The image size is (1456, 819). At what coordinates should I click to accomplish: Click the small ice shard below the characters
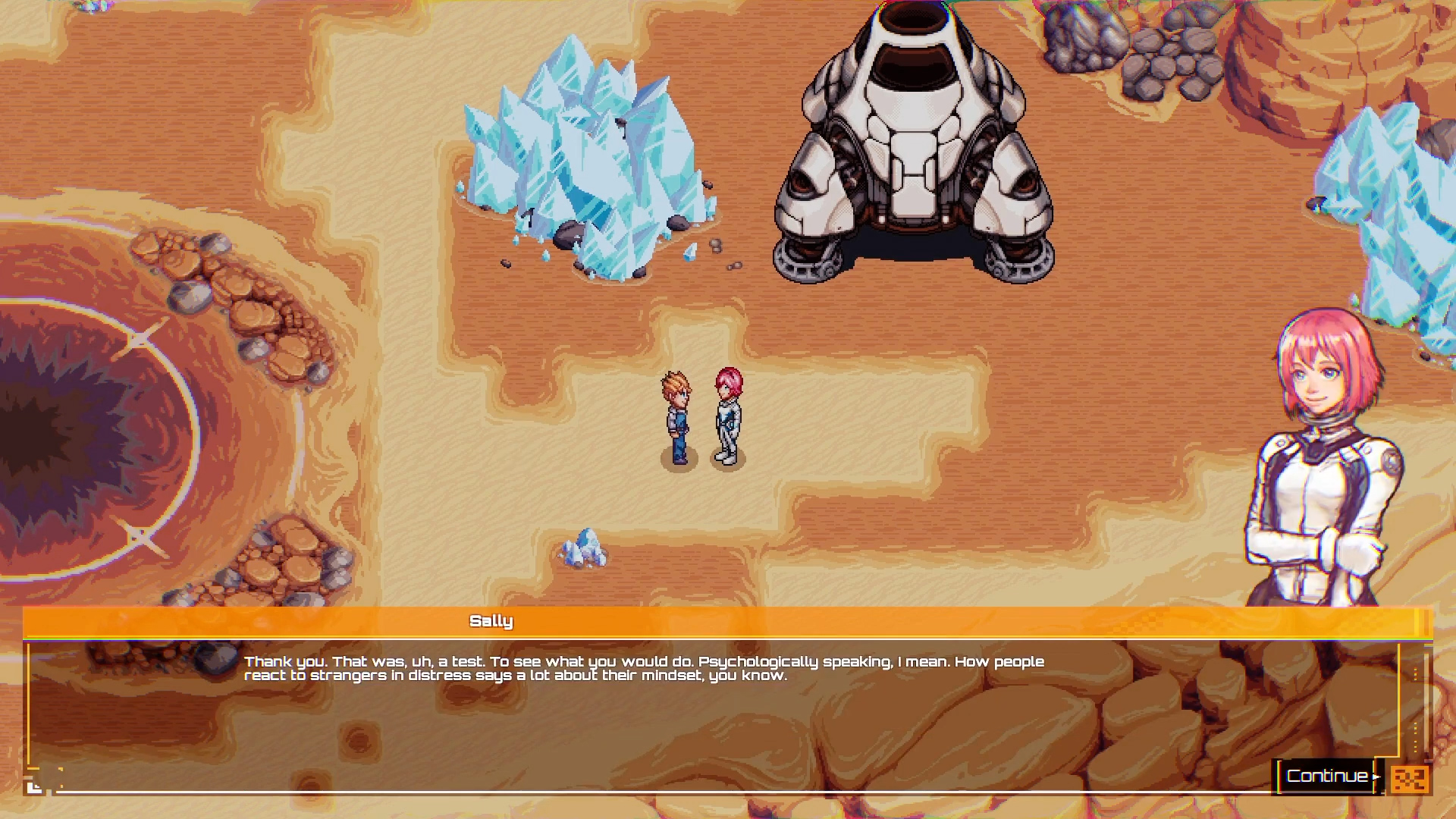(582, 550)
